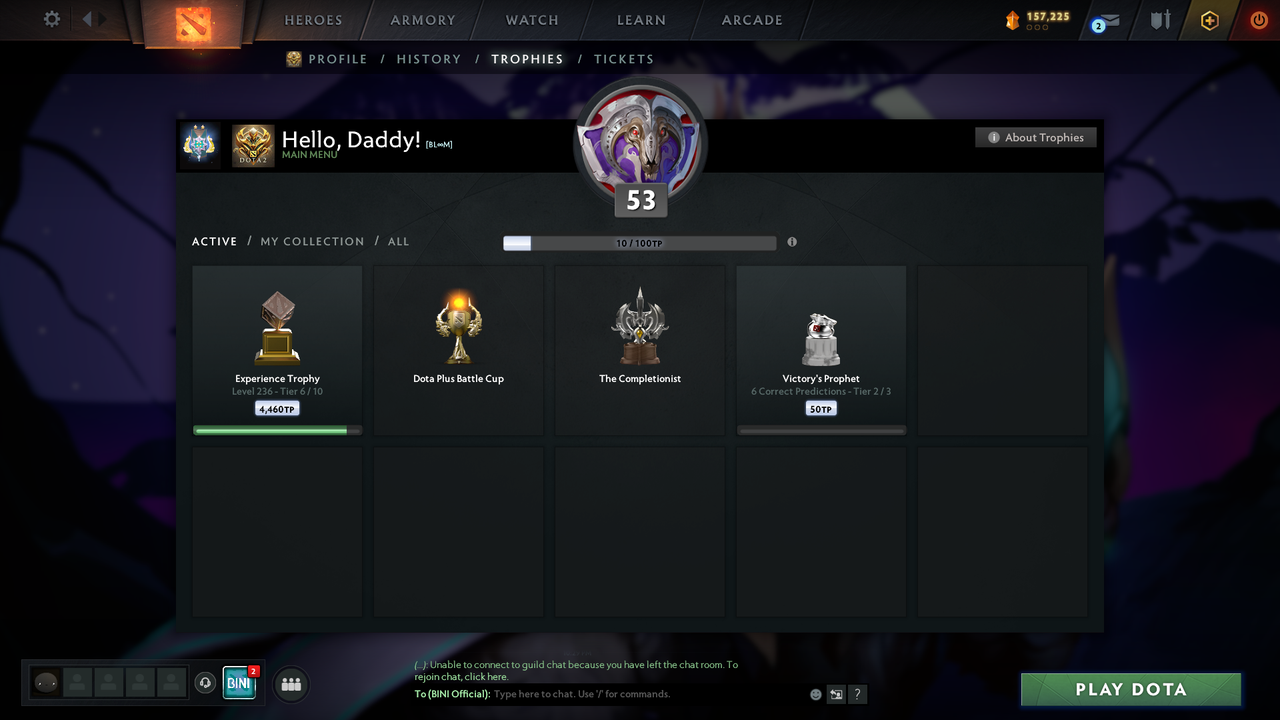This screenshot has width=1280, height=720.
Task: Open the WATCH menu
Action: (x=531, y=20)
